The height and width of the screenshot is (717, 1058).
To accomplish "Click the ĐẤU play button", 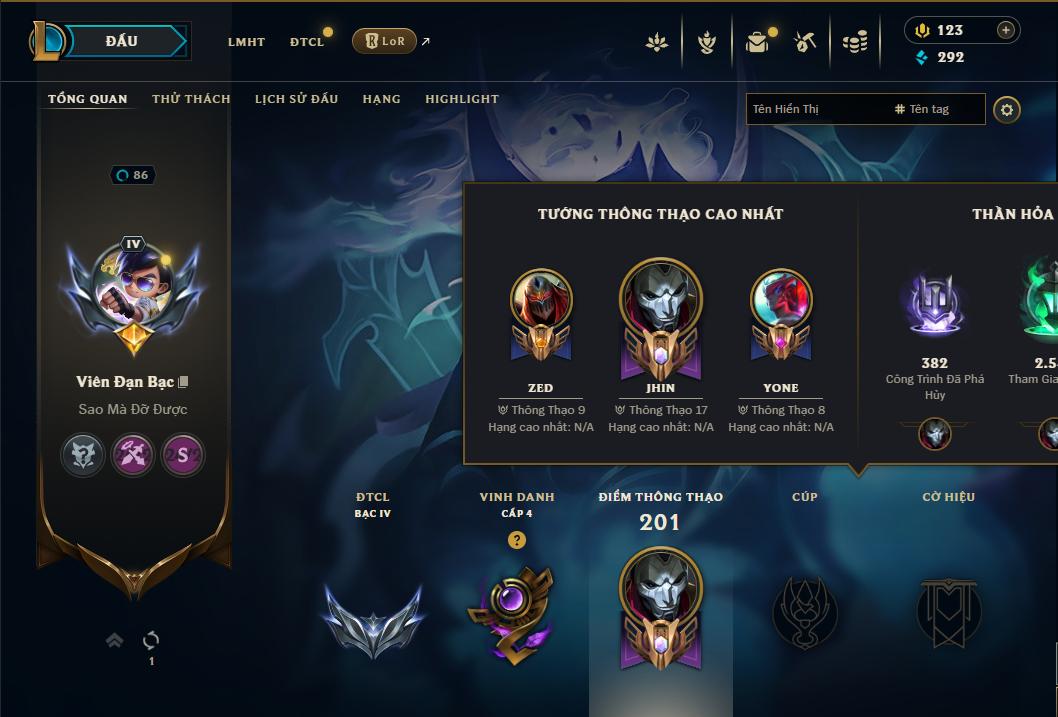I will point(121,41).
